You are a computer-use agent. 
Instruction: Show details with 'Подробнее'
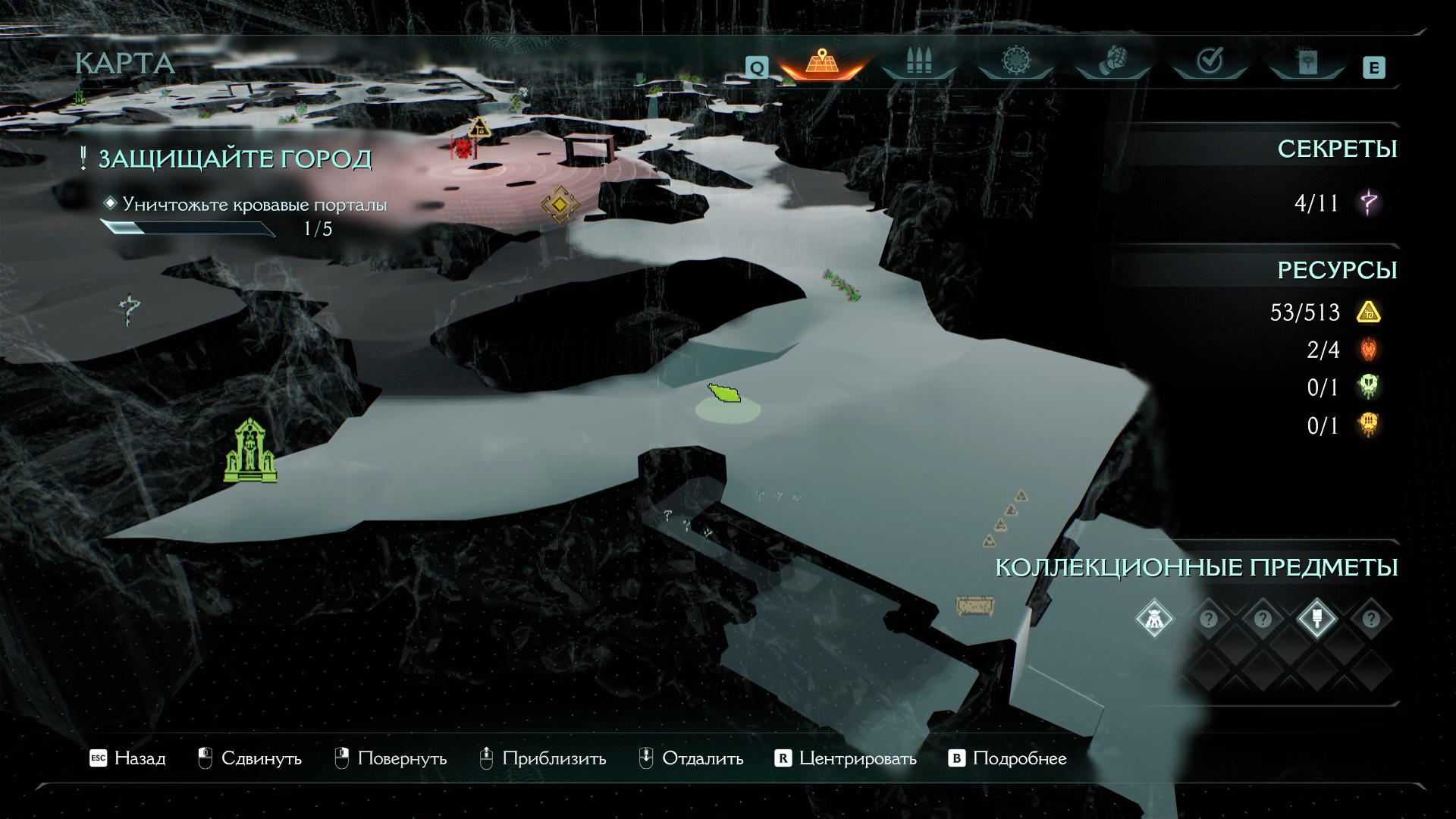coord(1008,758)
